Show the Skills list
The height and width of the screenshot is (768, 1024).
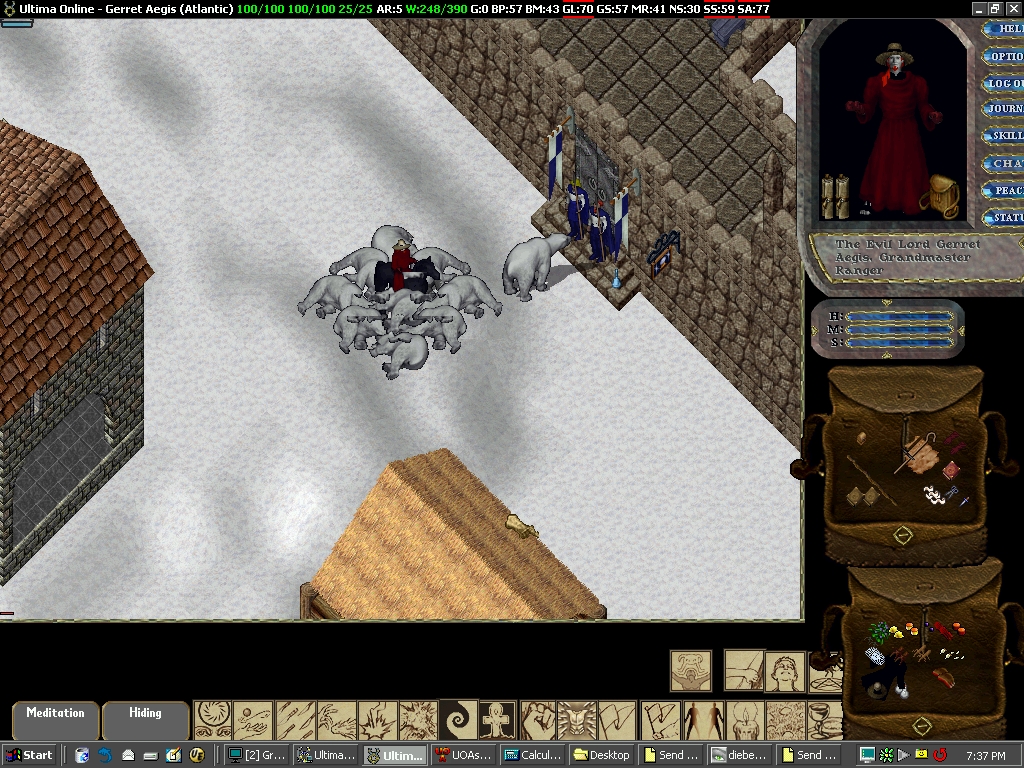coord(1005,136)
